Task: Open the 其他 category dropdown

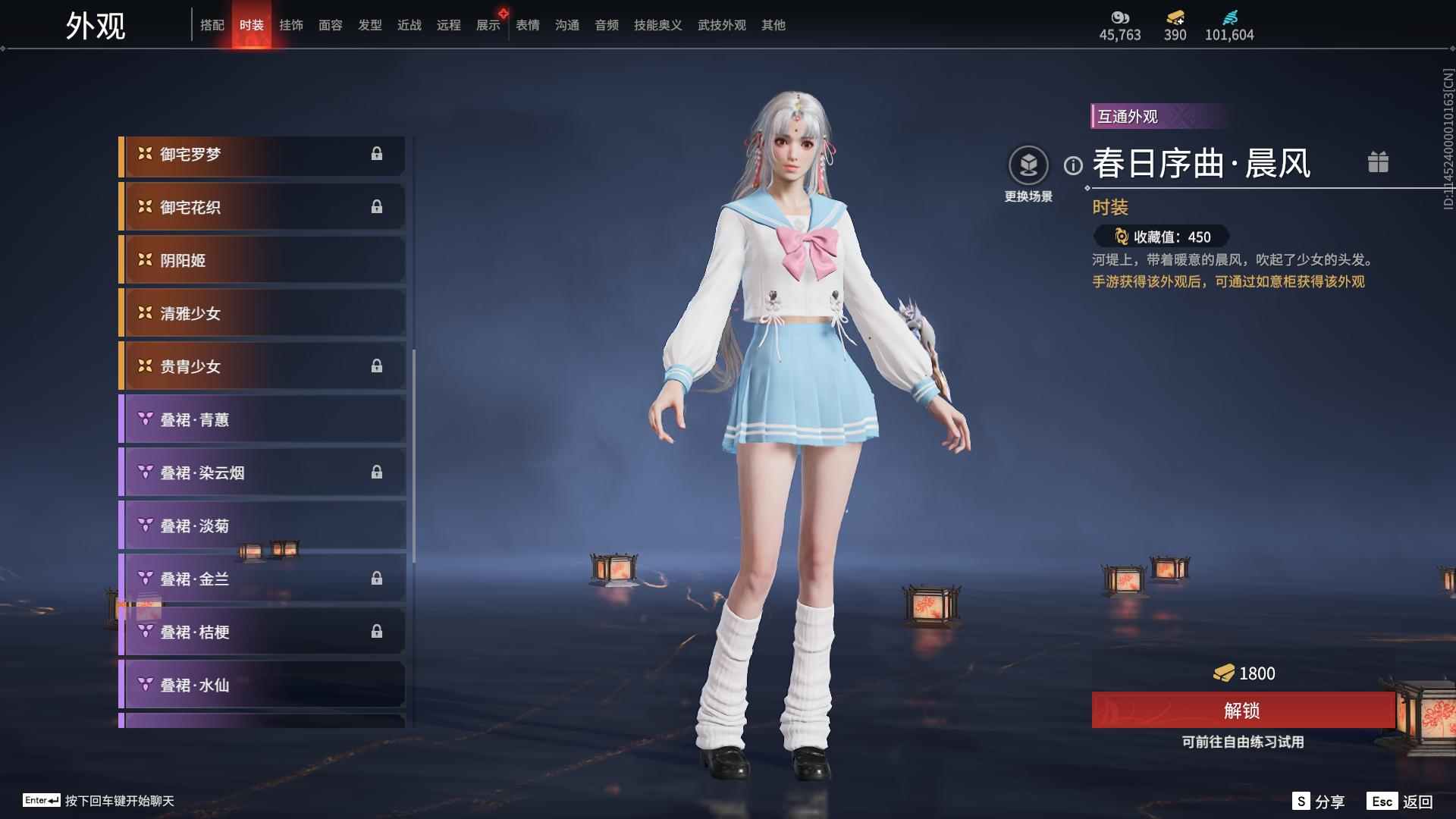Action: [x=773, y=24]
